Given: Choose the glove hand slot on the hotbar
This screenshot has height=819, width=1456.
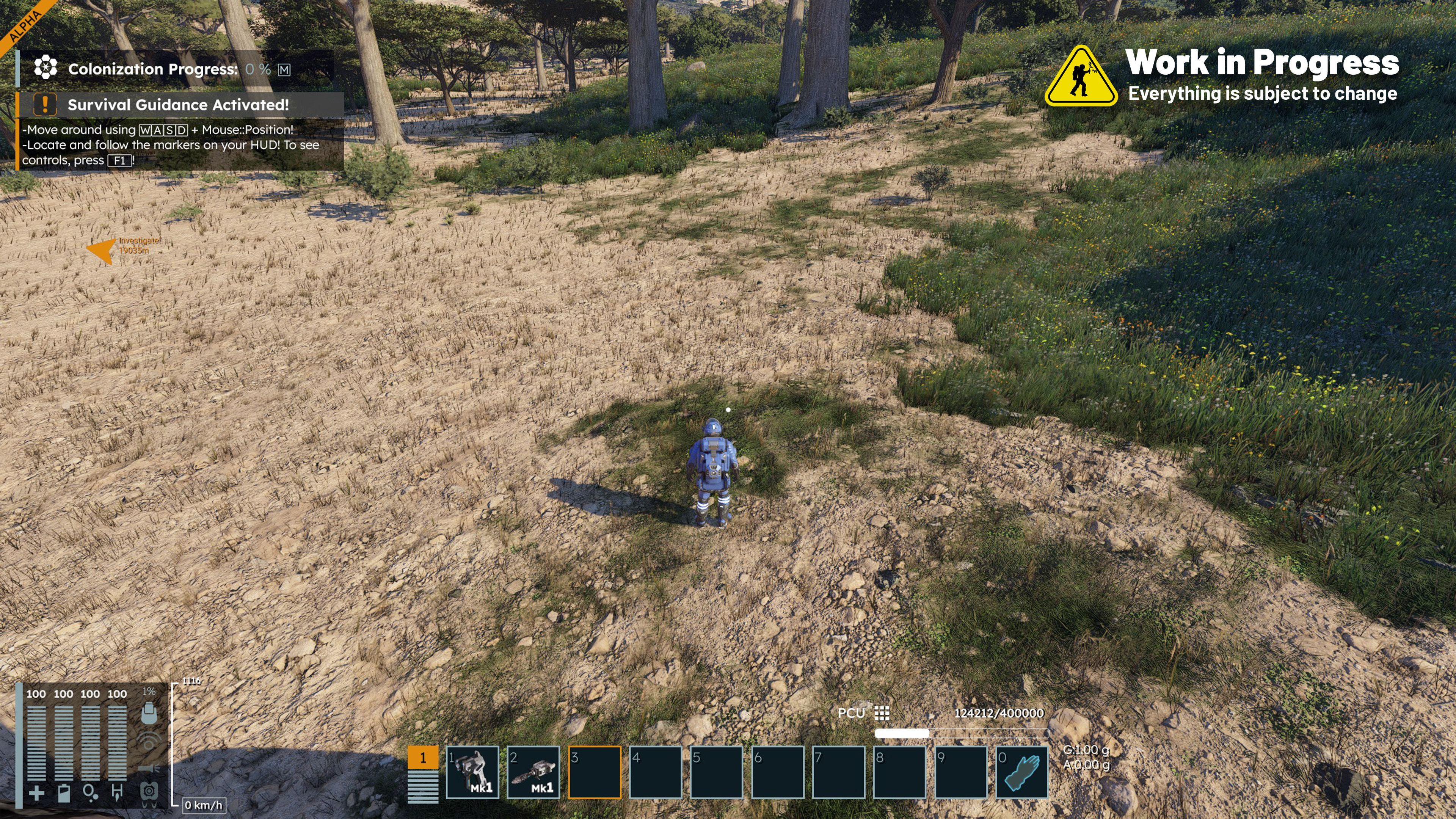Looking at the screenshot, I should coord(1021,772).
